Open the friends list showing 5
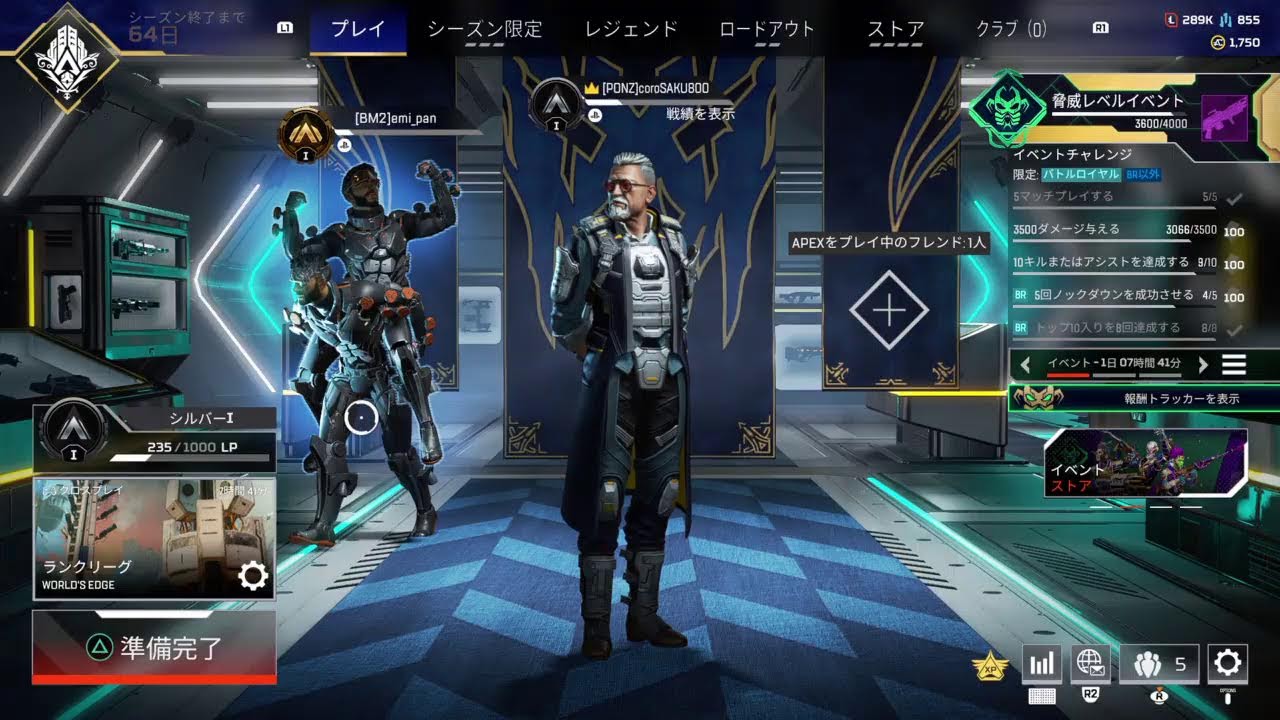Screen dimensions: 1280x720 (1158, 663)
